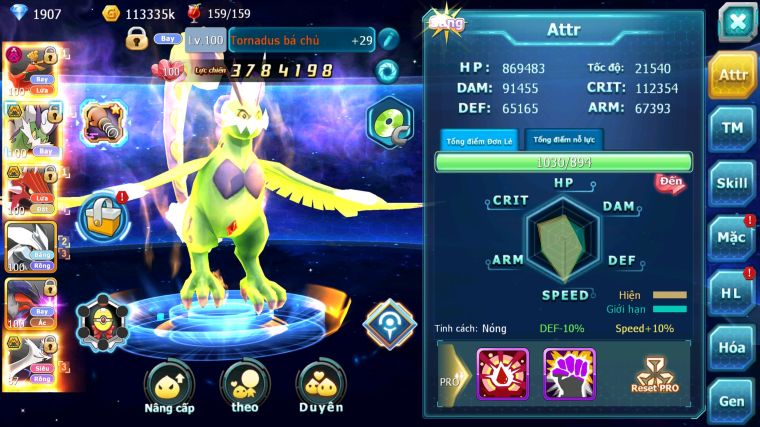Open the Gen side tab
The height and width of the screenshot is (427, 760).
point(733,401)
